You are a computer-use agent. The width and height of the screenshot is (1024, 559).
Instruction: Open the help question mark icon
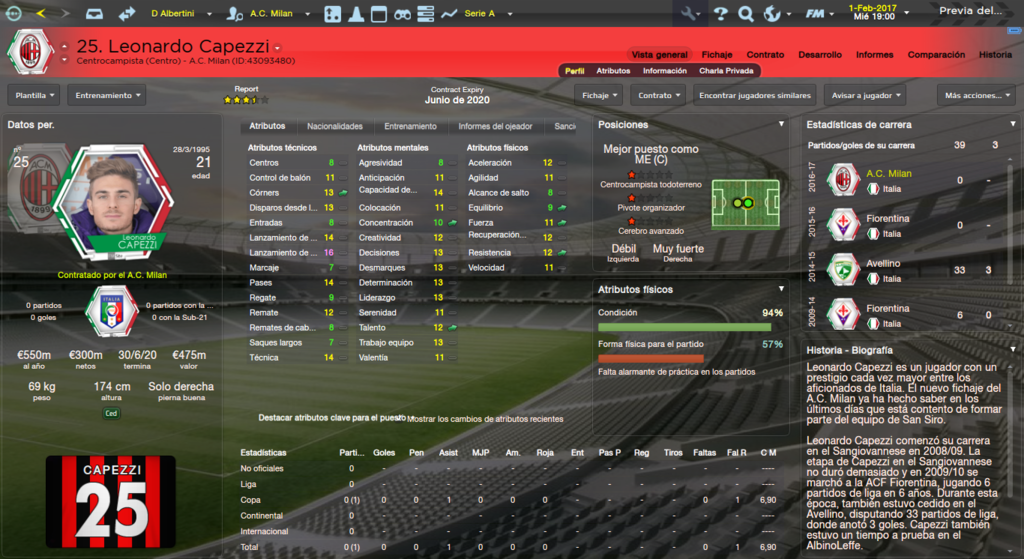pyautogui.click(x=720, y=14)
